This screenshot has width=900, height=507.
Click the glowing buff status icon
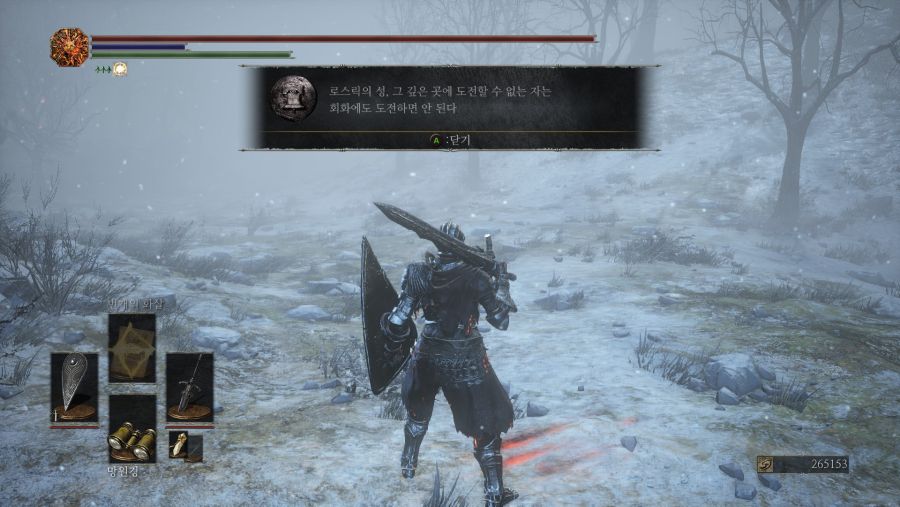pyautogui.click(x=120, y=69)
